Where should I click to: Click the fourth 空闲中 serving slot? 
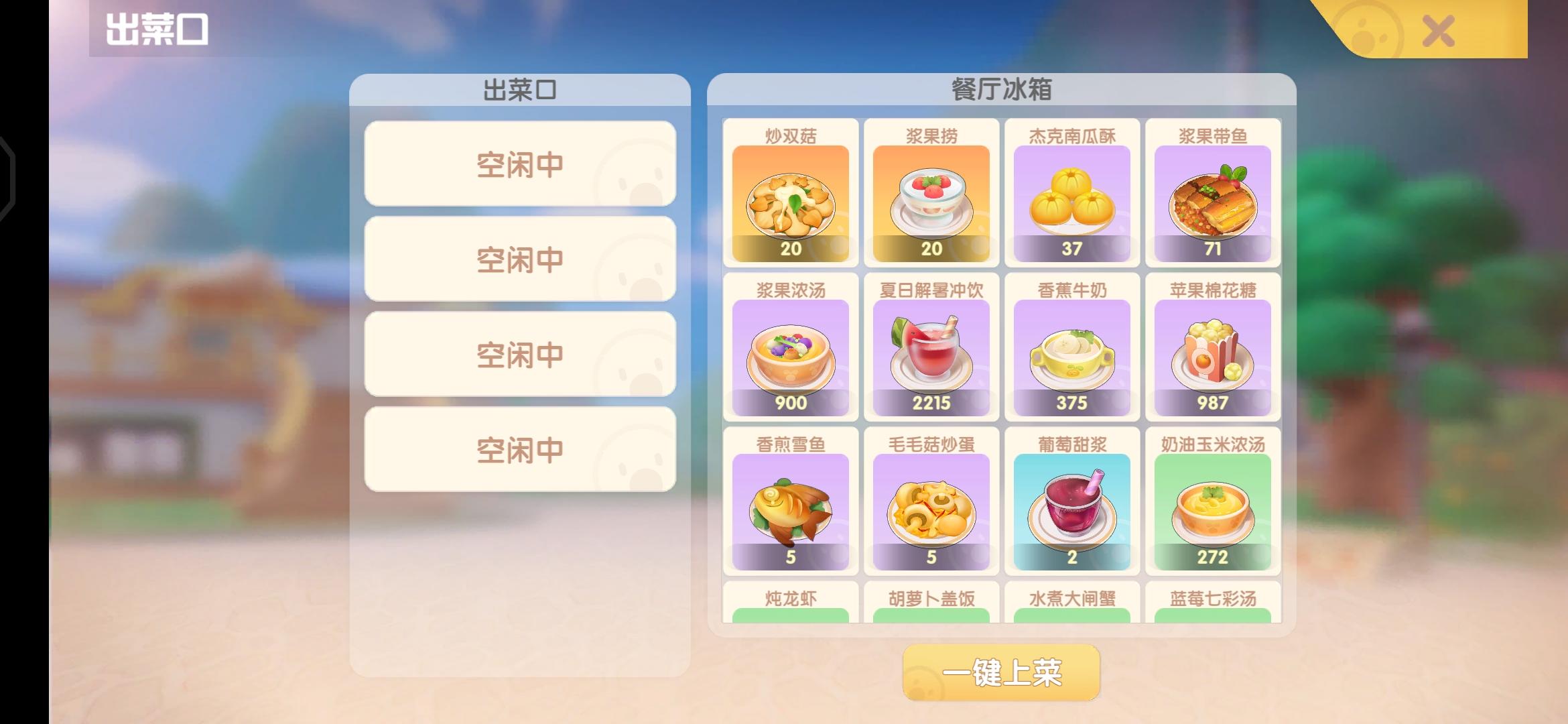pos(519,448)
